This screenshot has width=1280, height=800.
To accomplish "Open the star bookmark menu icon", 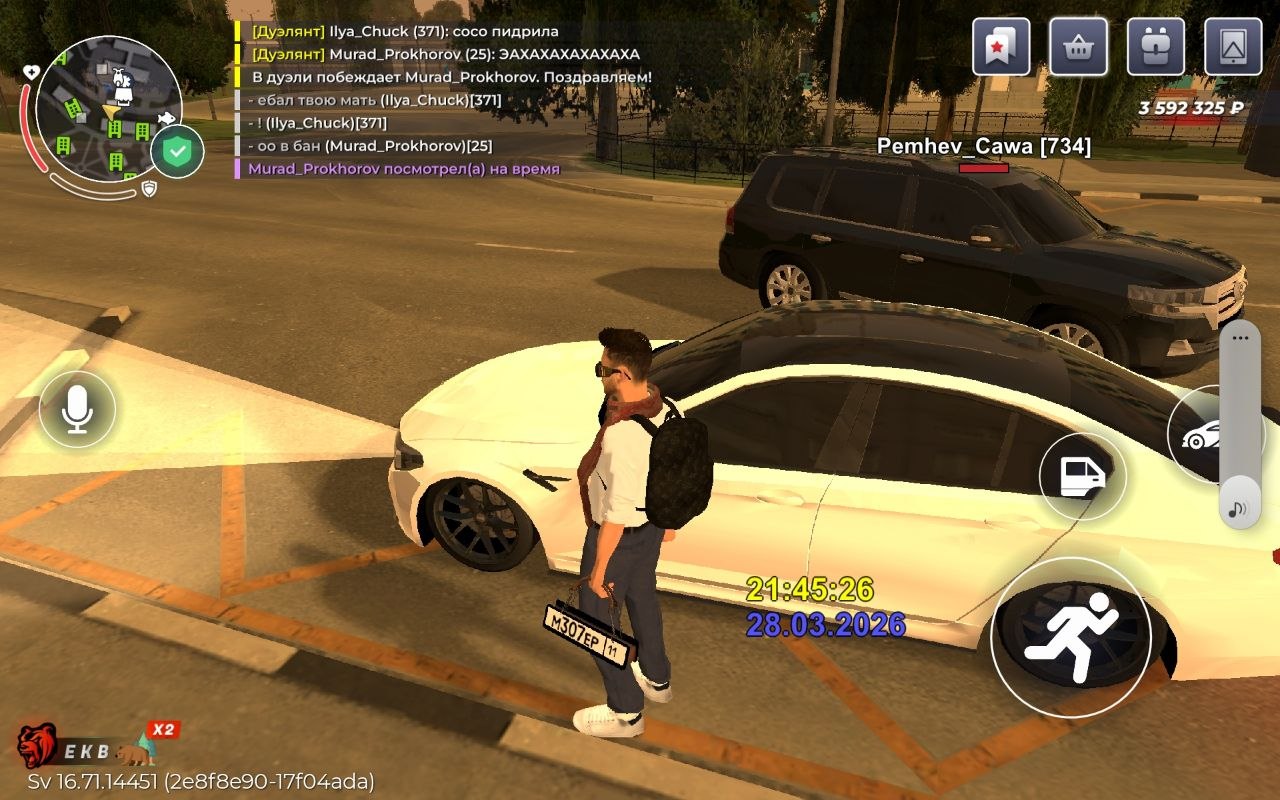I will [x=1001, y=47].
